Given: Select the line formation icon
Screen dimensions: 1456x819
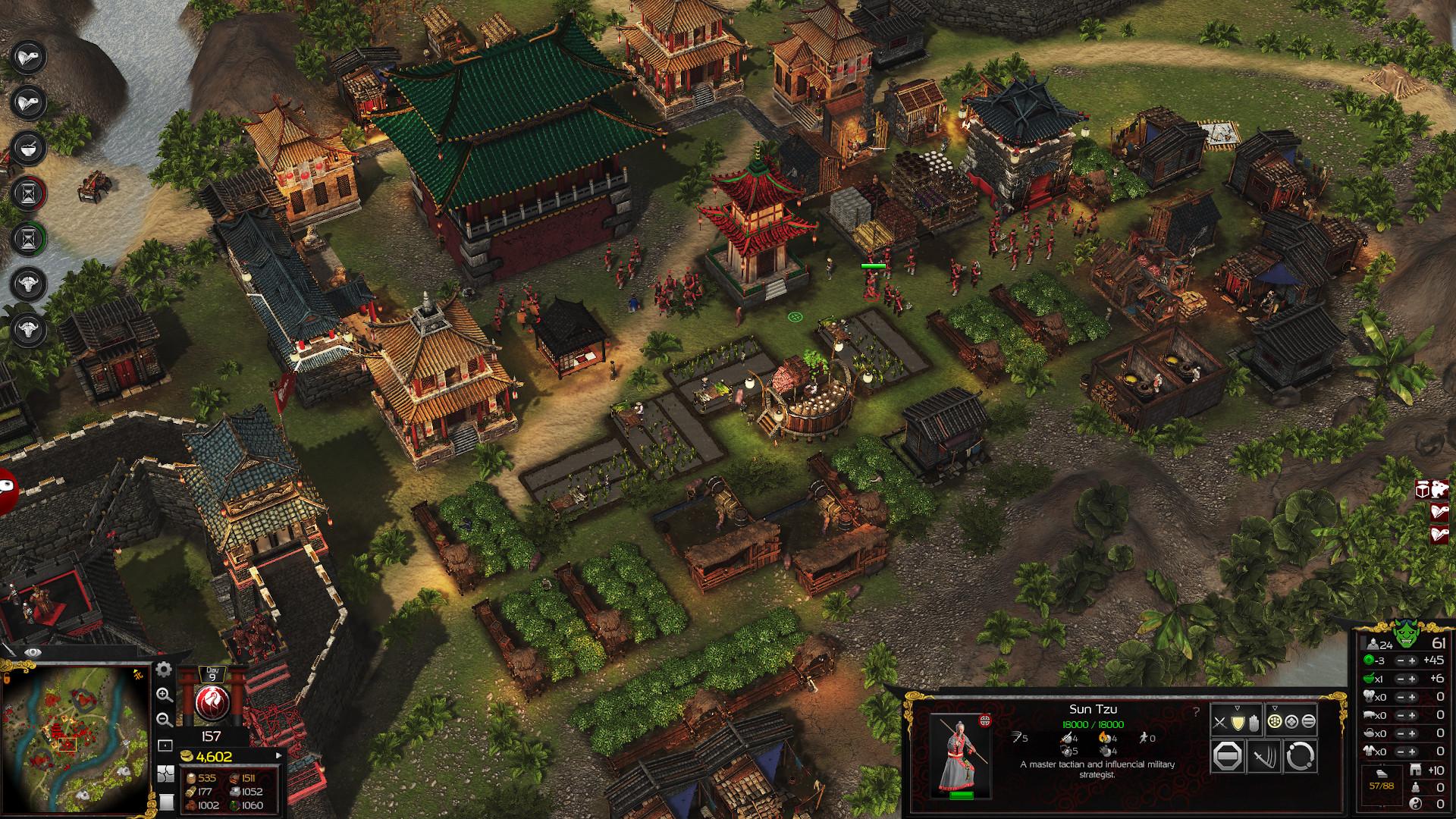Looking at the screenshot, I should pos(1308,721).
